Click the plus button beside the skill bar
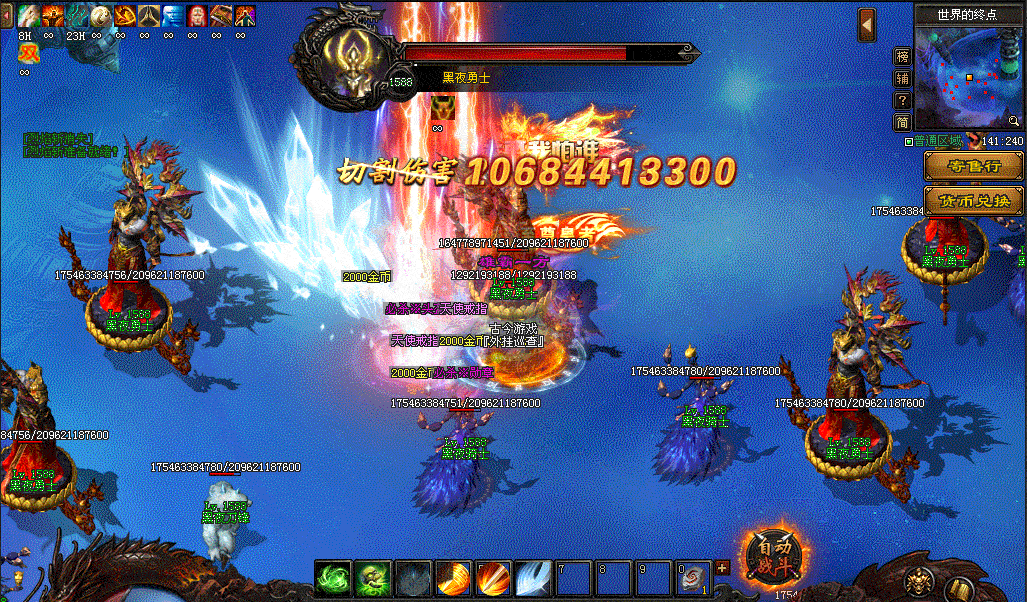The height and width of the screenshot is (602, 1027). tap(722, 568)
